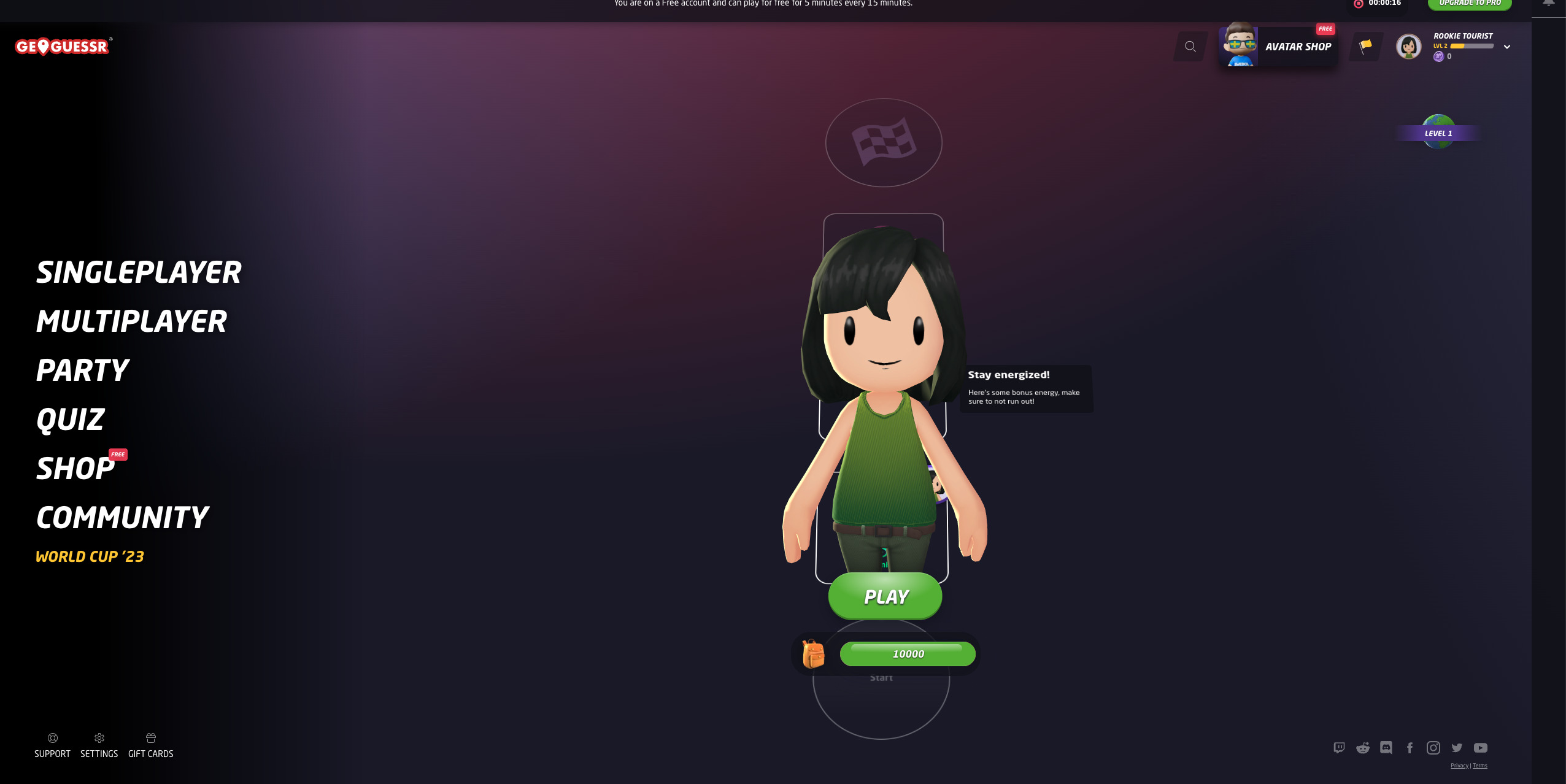Image resolution: width=1566 pixels, height=784 pixels.
Task: Open the Discord social icon
Action: click(1386, 747)
